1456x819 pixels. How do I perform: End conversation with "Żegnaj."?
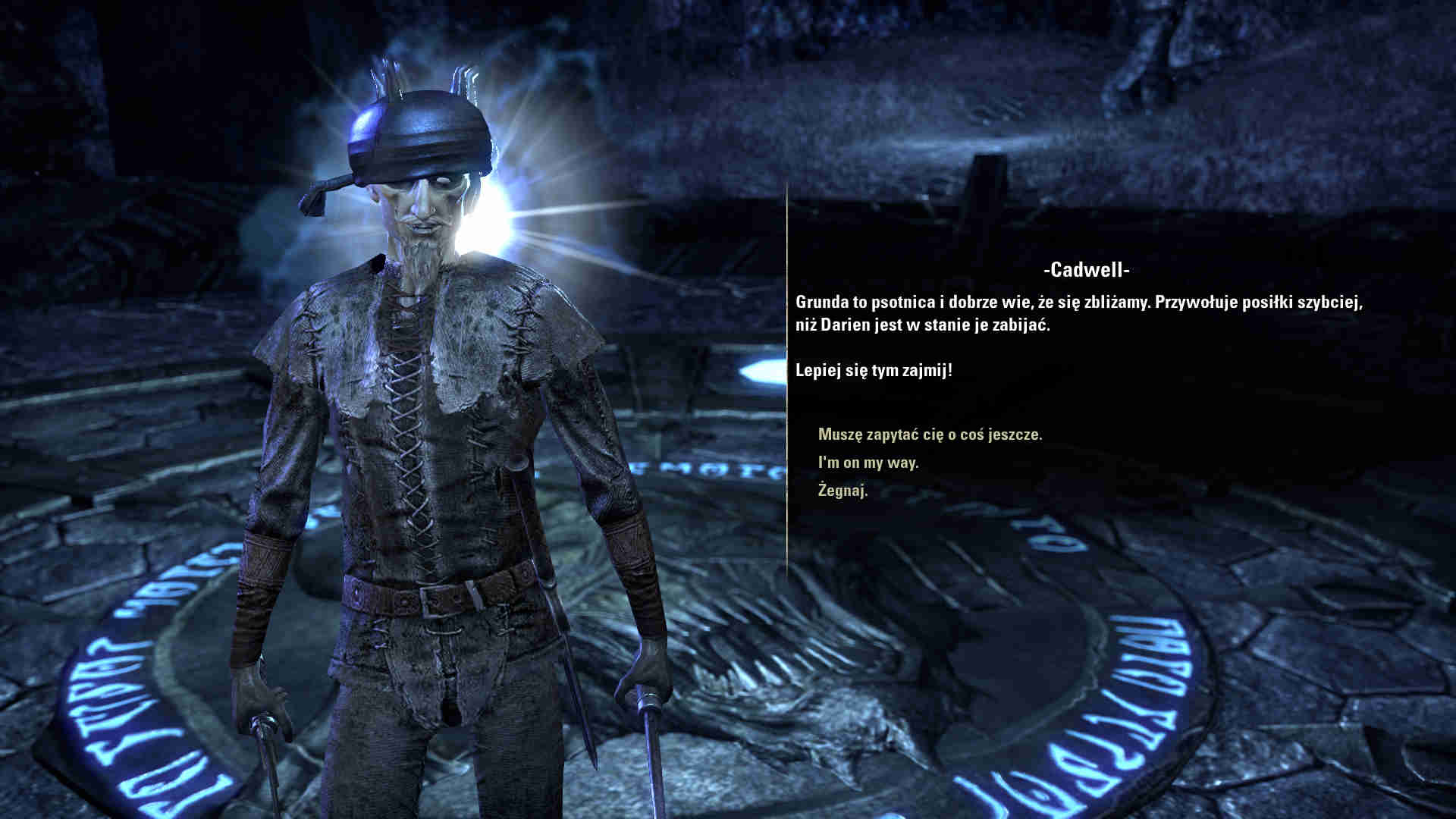pyautogui.click(x=843, y=491)
